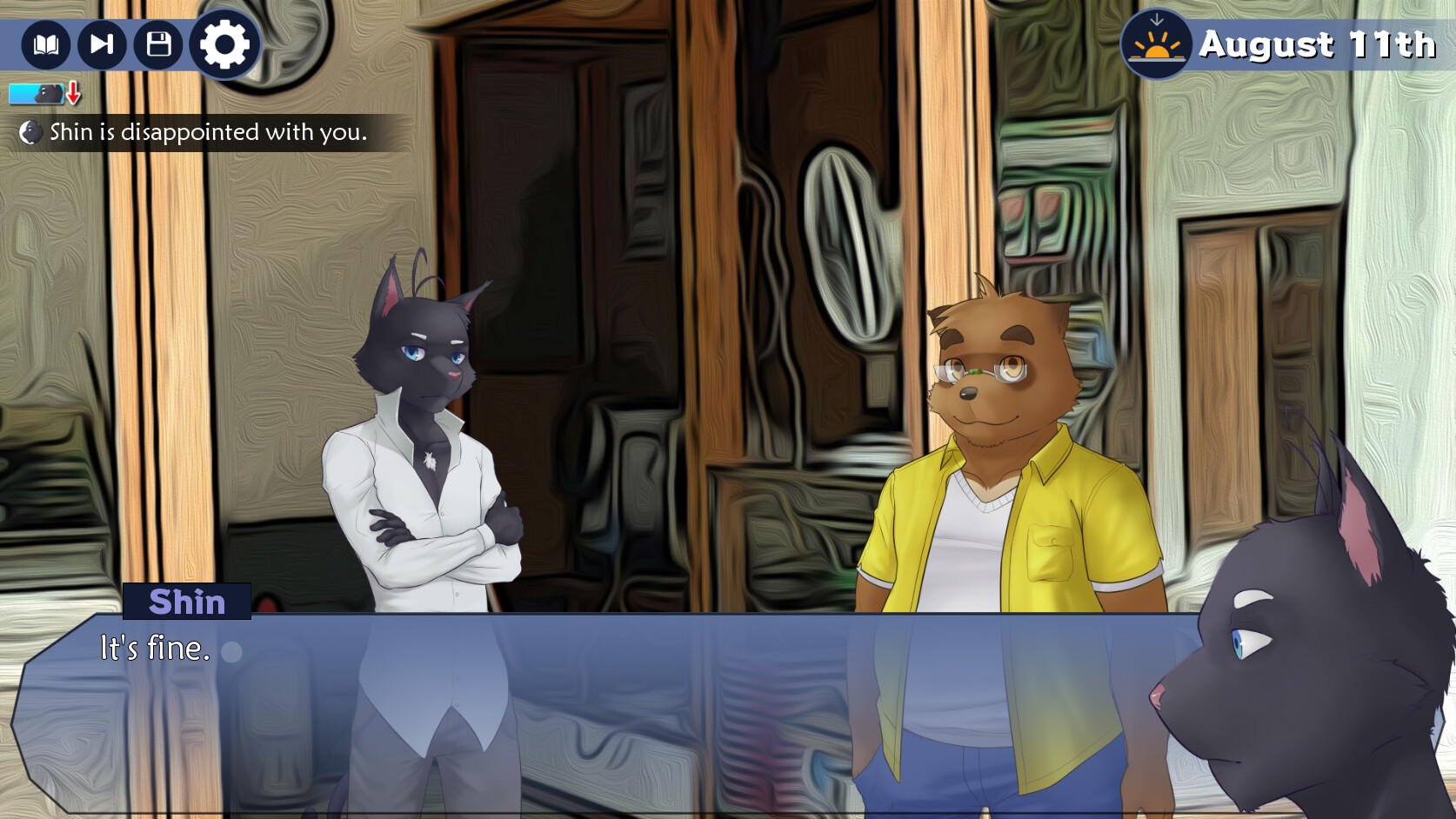Select the Shin name tag above the dialogue
The image size is (1456, 819).
188,603
